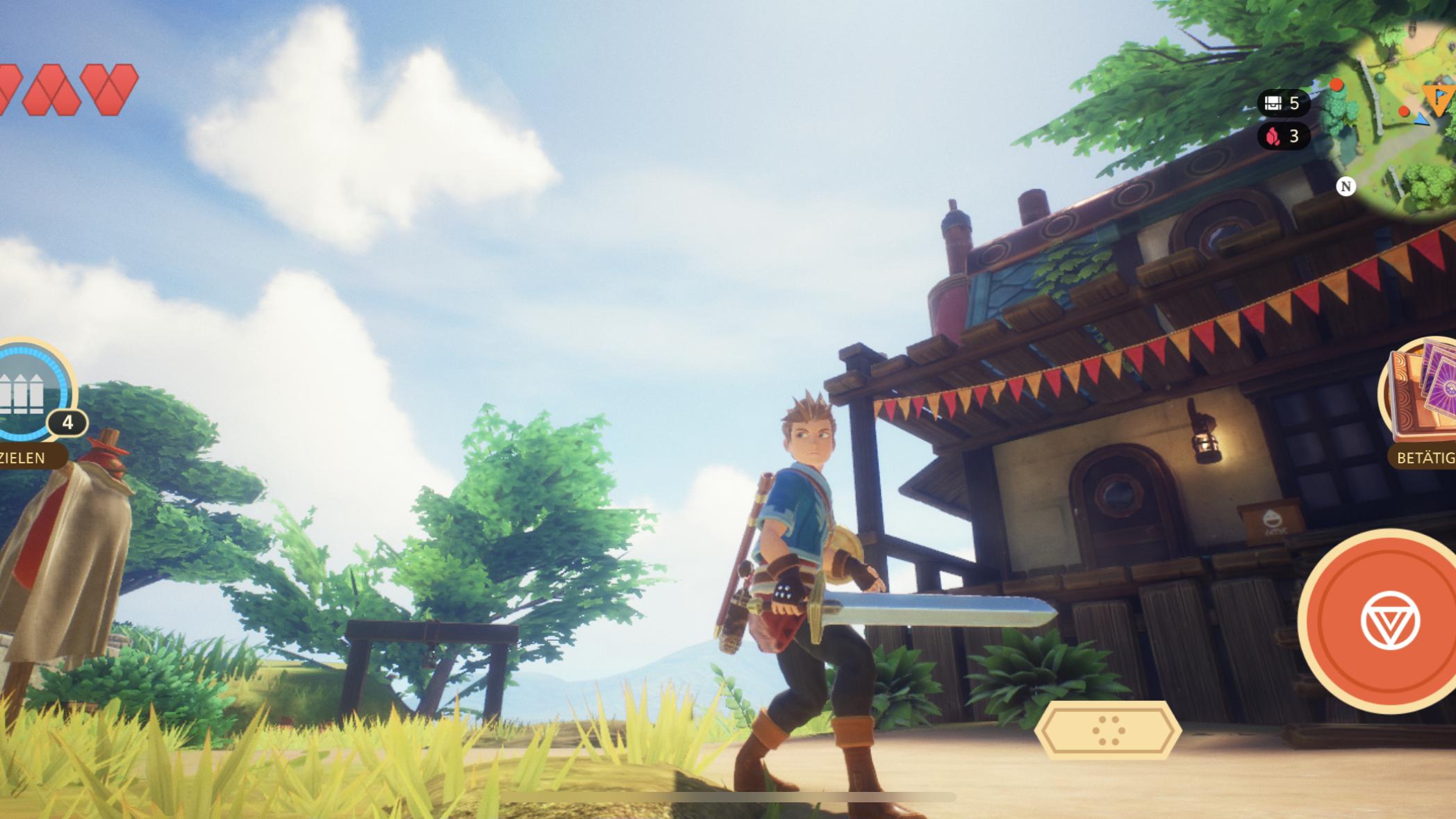1456x819 pixels.
Task: Click the number 4 badge on the ZIELEN icon
Action: (68, 421)
